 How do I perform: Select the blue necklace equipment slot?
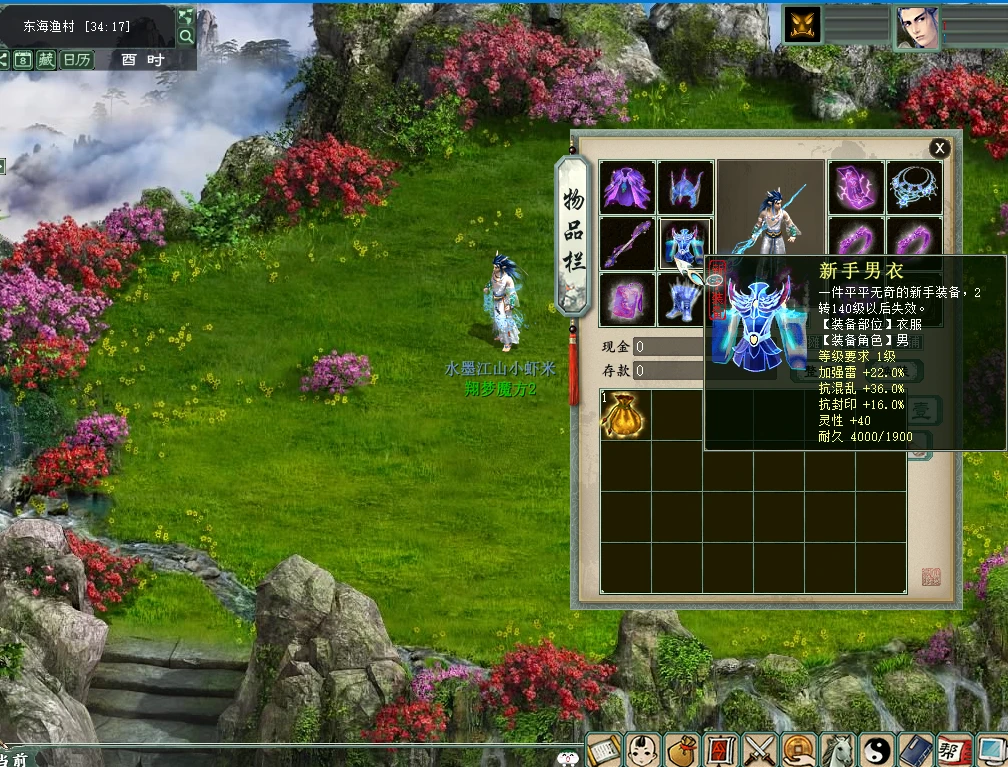coord(913,187)
